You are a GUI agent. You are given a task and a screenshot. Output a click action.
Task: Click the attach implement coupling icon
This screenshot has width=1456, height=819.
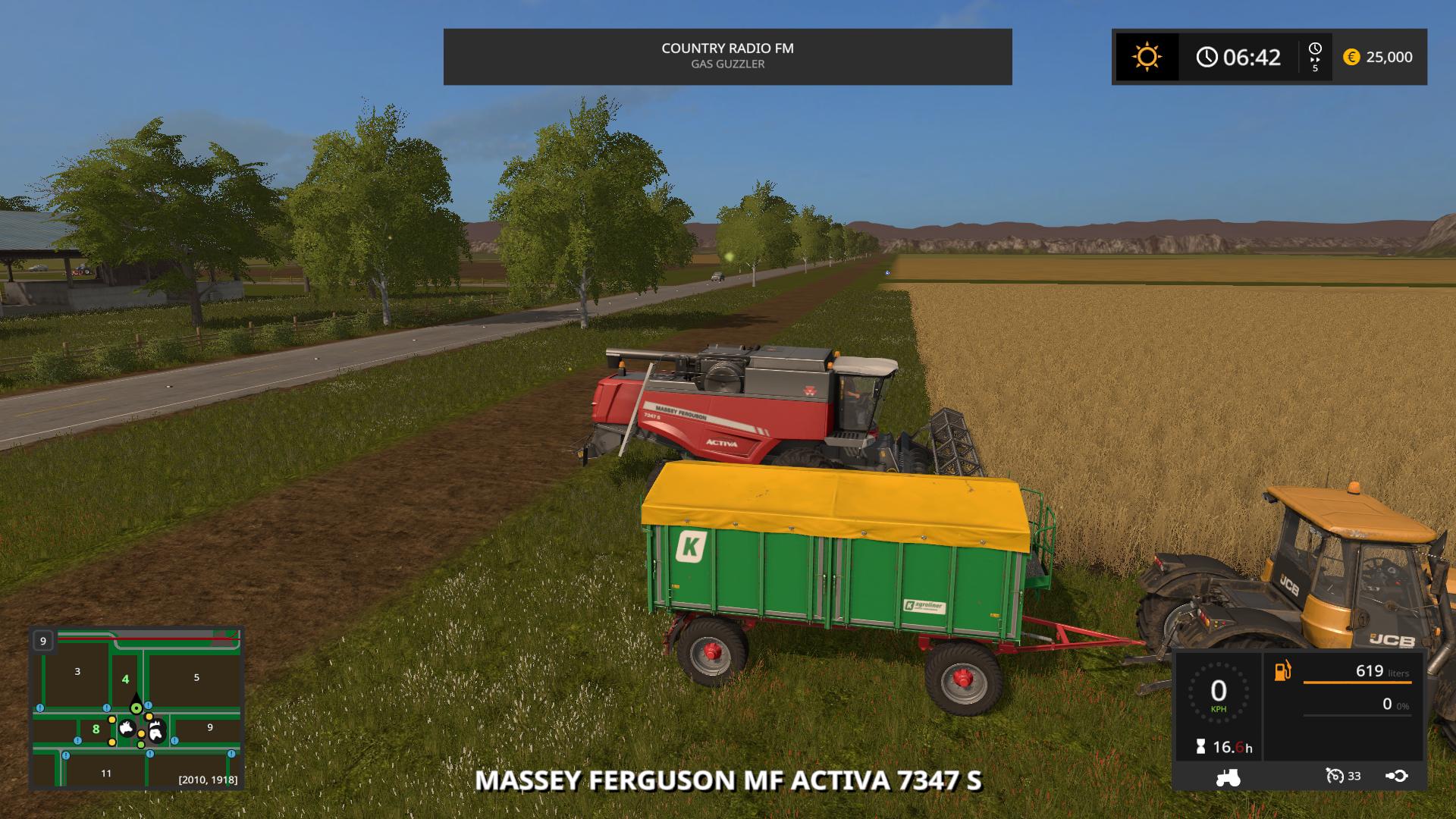[1397, 776]
